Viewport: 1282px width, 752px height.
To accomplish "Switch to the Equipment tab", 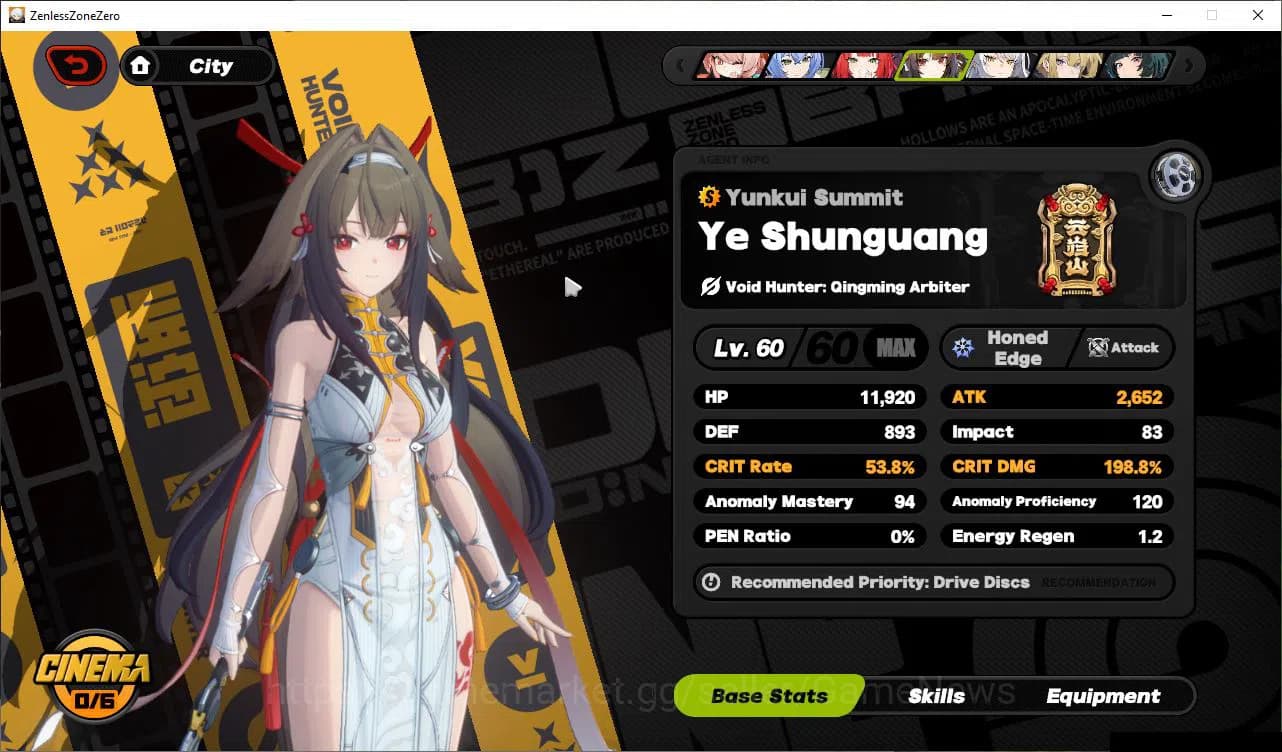I will [x=1104, y=696].
